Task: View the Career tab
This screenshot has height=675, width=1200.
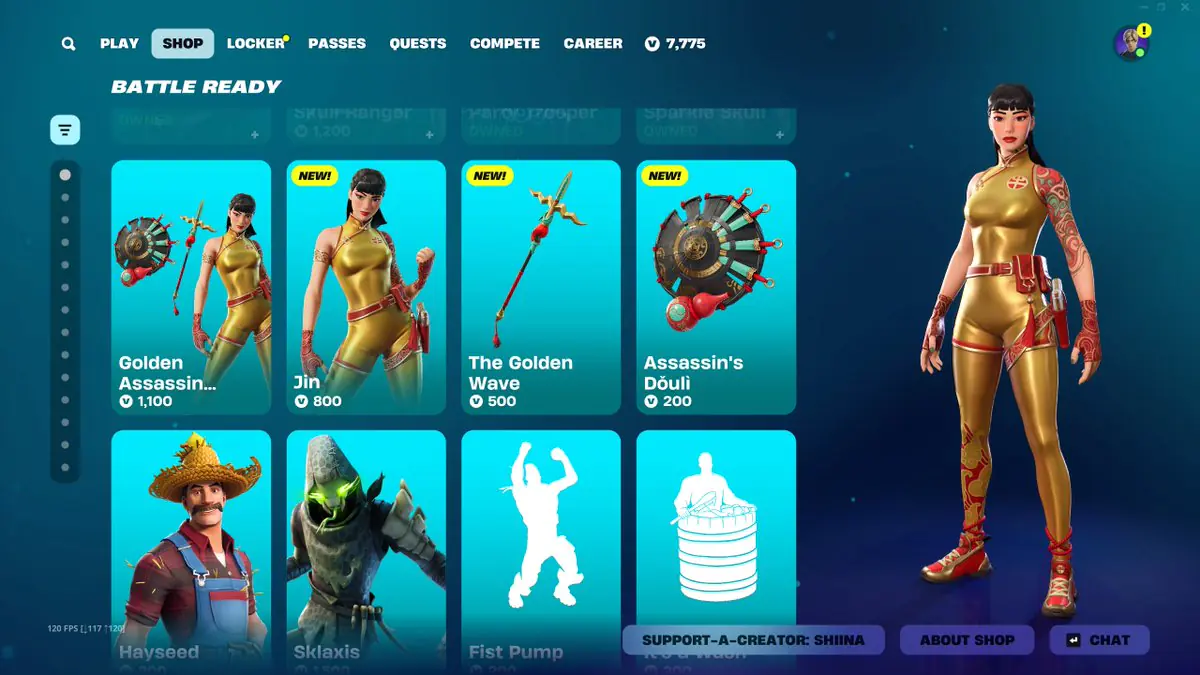Action: click(x=593, y=44)
